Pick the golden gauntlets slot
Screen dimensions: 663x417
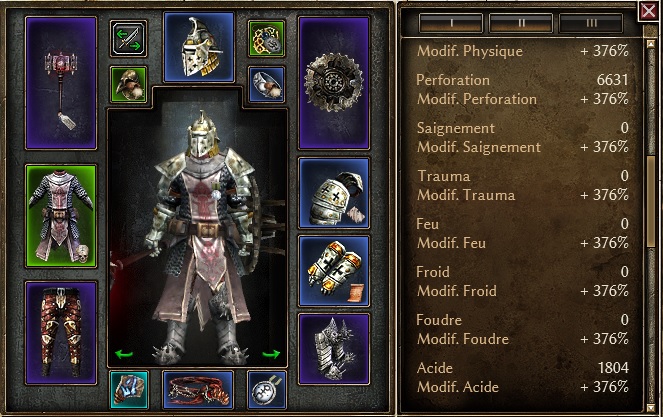tap(334, 269)
